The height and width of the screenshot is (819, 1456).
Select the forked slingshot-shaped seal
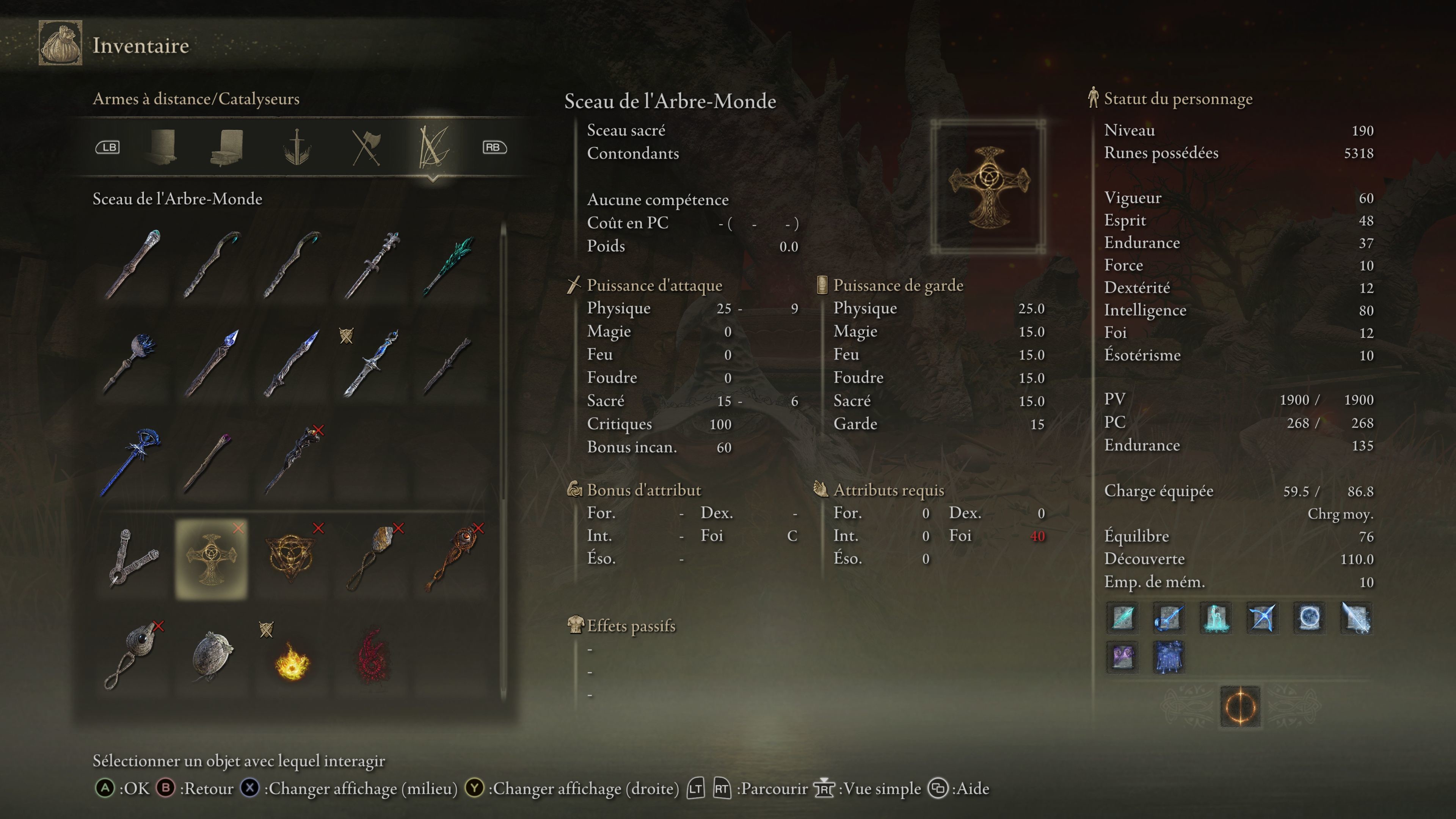pyautogui.click(x=132, y=559)
